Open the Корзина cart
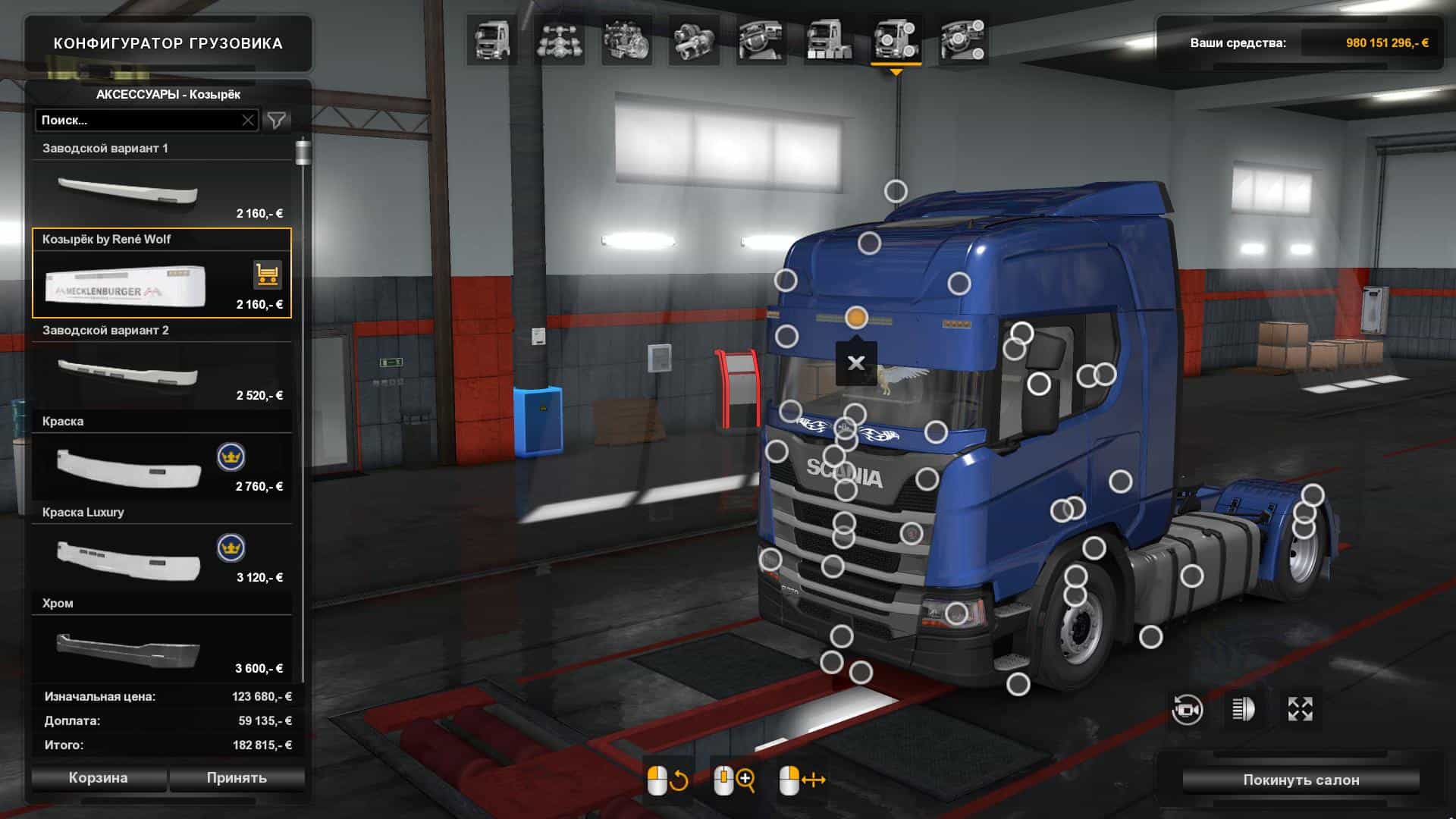The height and width of the screenshot is (819, 1456). tap(99, 778)
